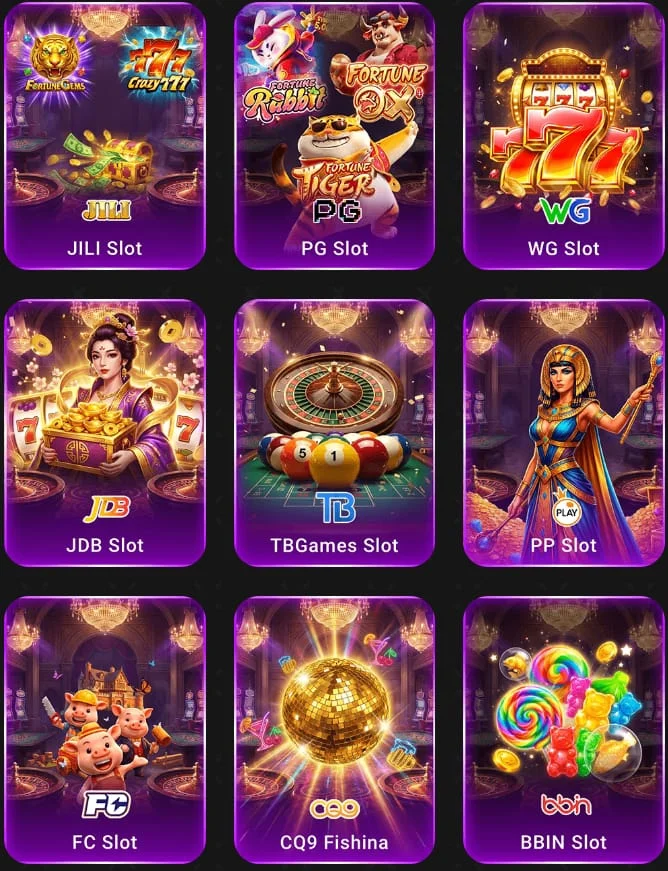
Task: Choose the FC Slot tile
Action: tap(105, 730)
